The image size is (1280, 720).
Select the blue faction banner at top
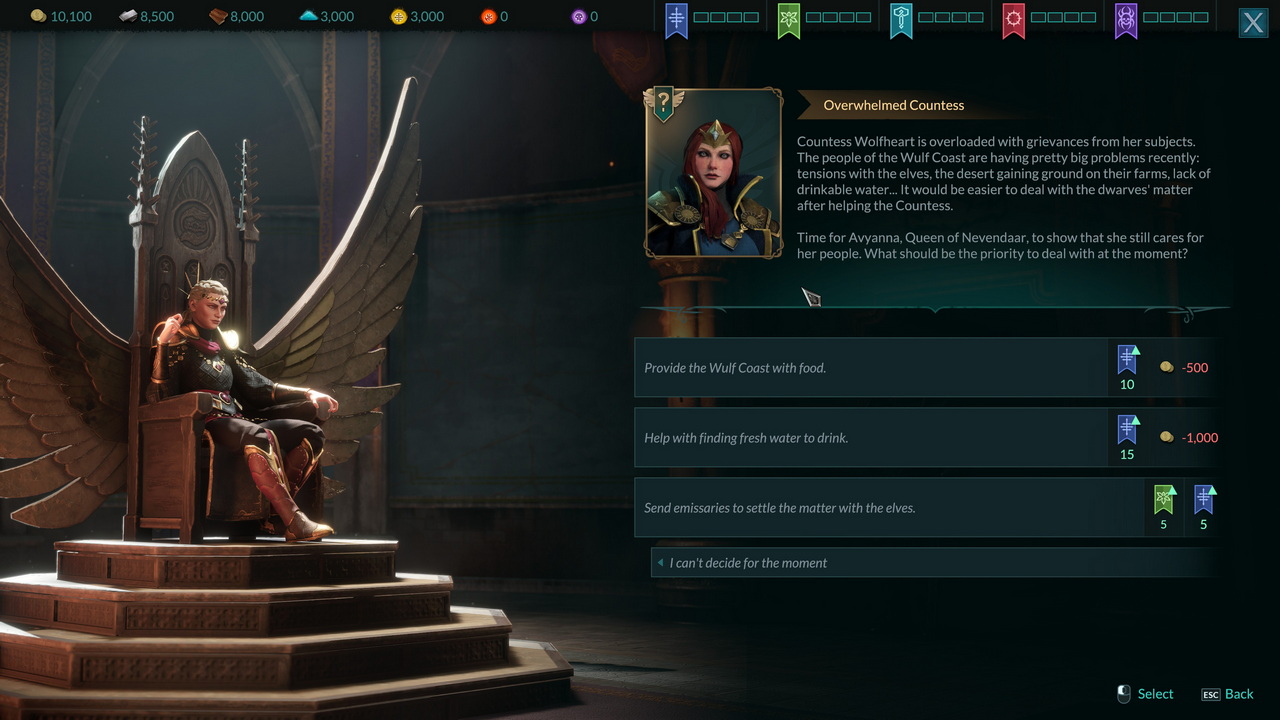pos(677,20)
